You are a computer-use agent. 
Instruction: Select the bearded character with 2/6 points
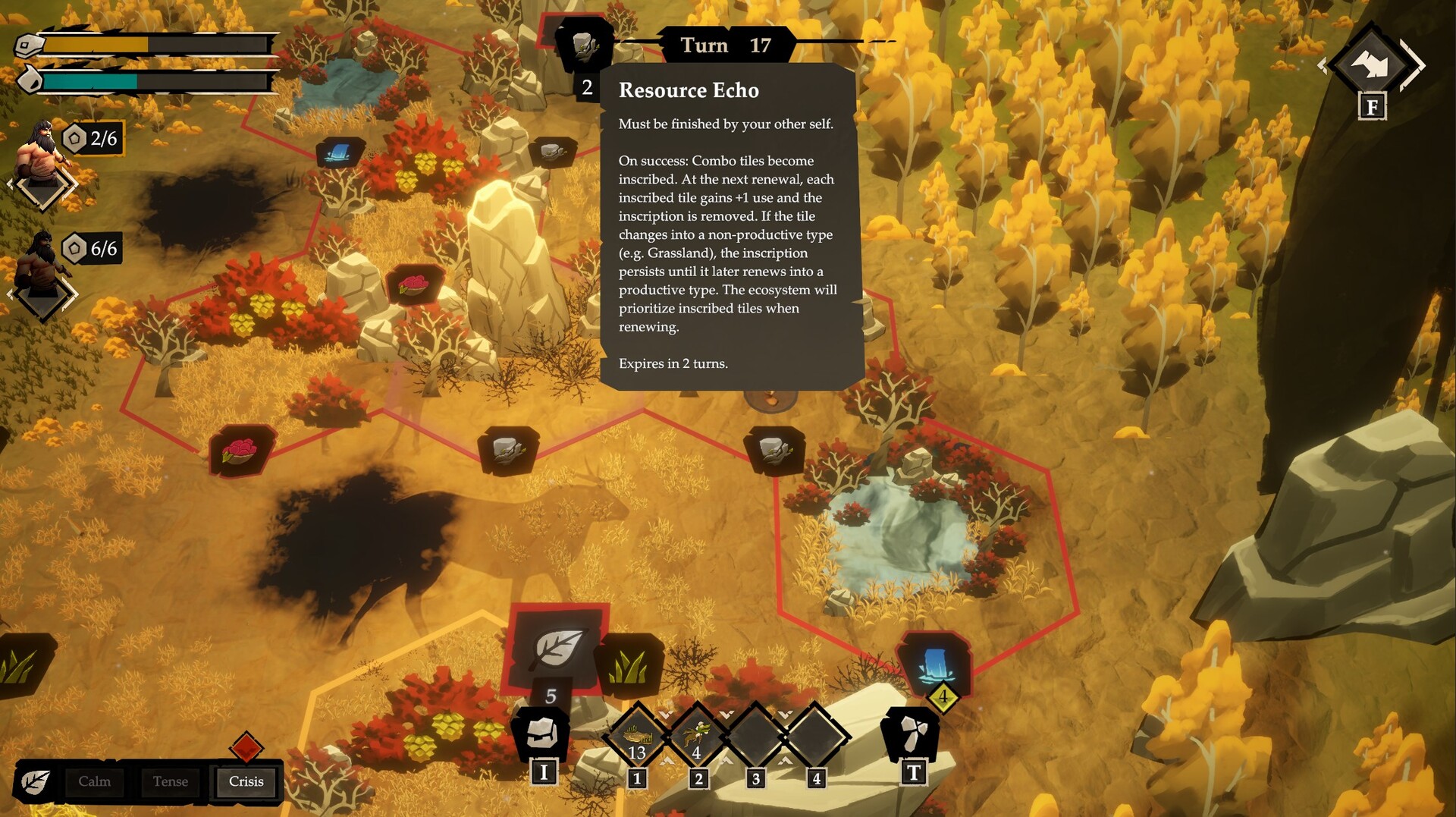point(42,152)
